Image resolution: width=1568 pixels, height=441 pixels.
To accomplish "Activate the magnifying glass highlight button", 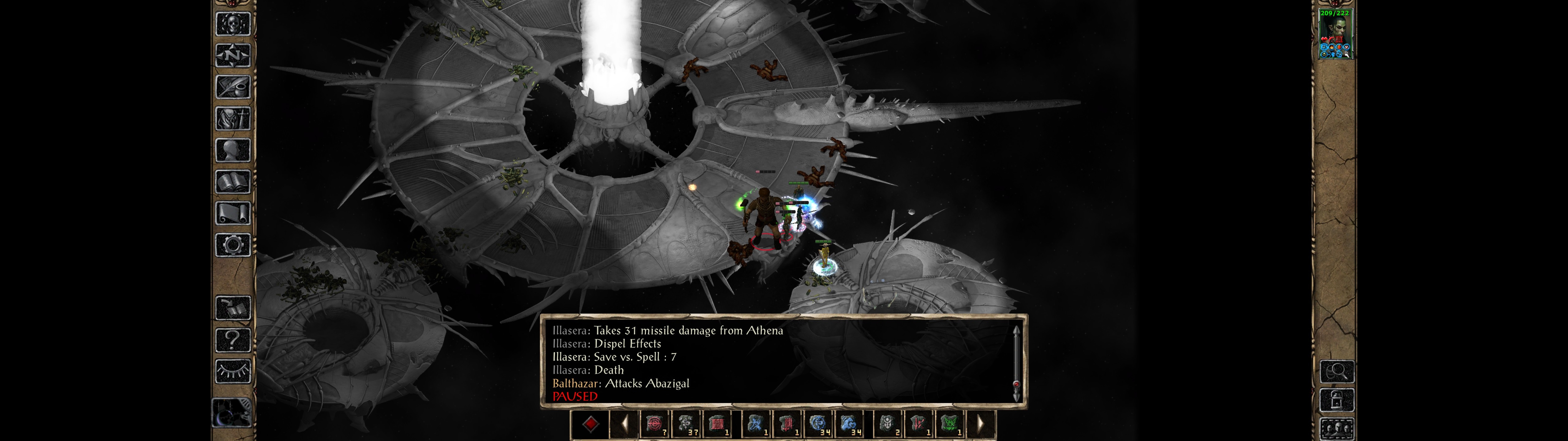I will 1337,371.
